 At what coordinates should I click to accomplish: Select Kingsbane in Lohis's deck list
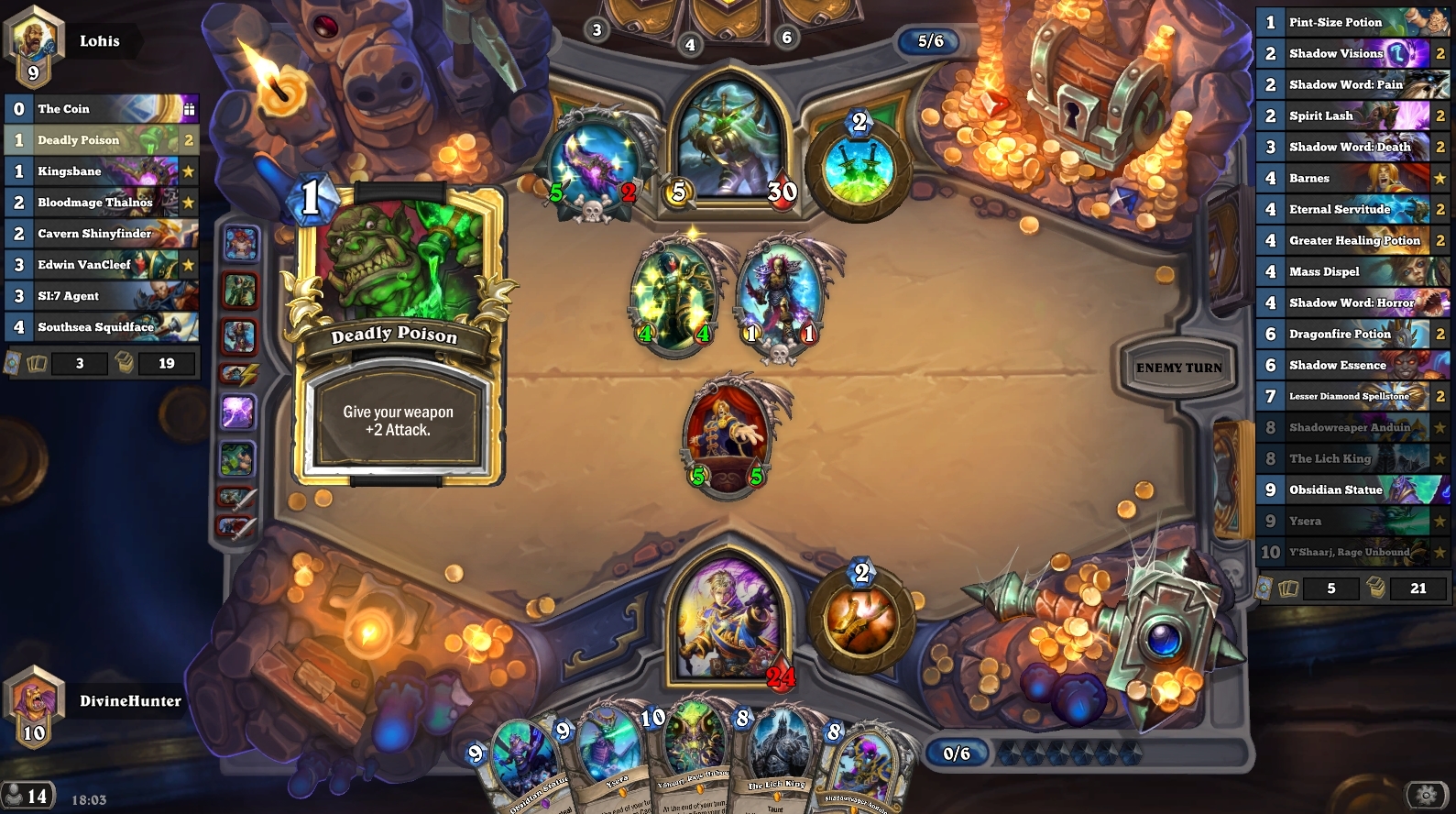click(x=101, y=170)
